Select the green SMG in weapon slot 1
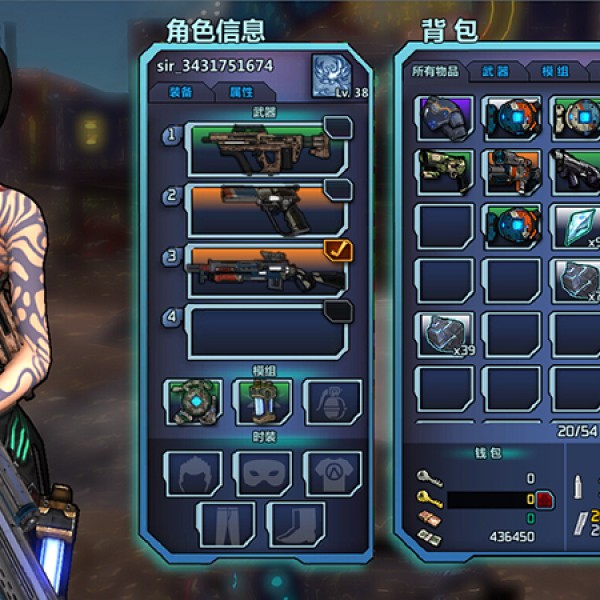The height and width of the screenshot is (600, 600). coord(267,146)
